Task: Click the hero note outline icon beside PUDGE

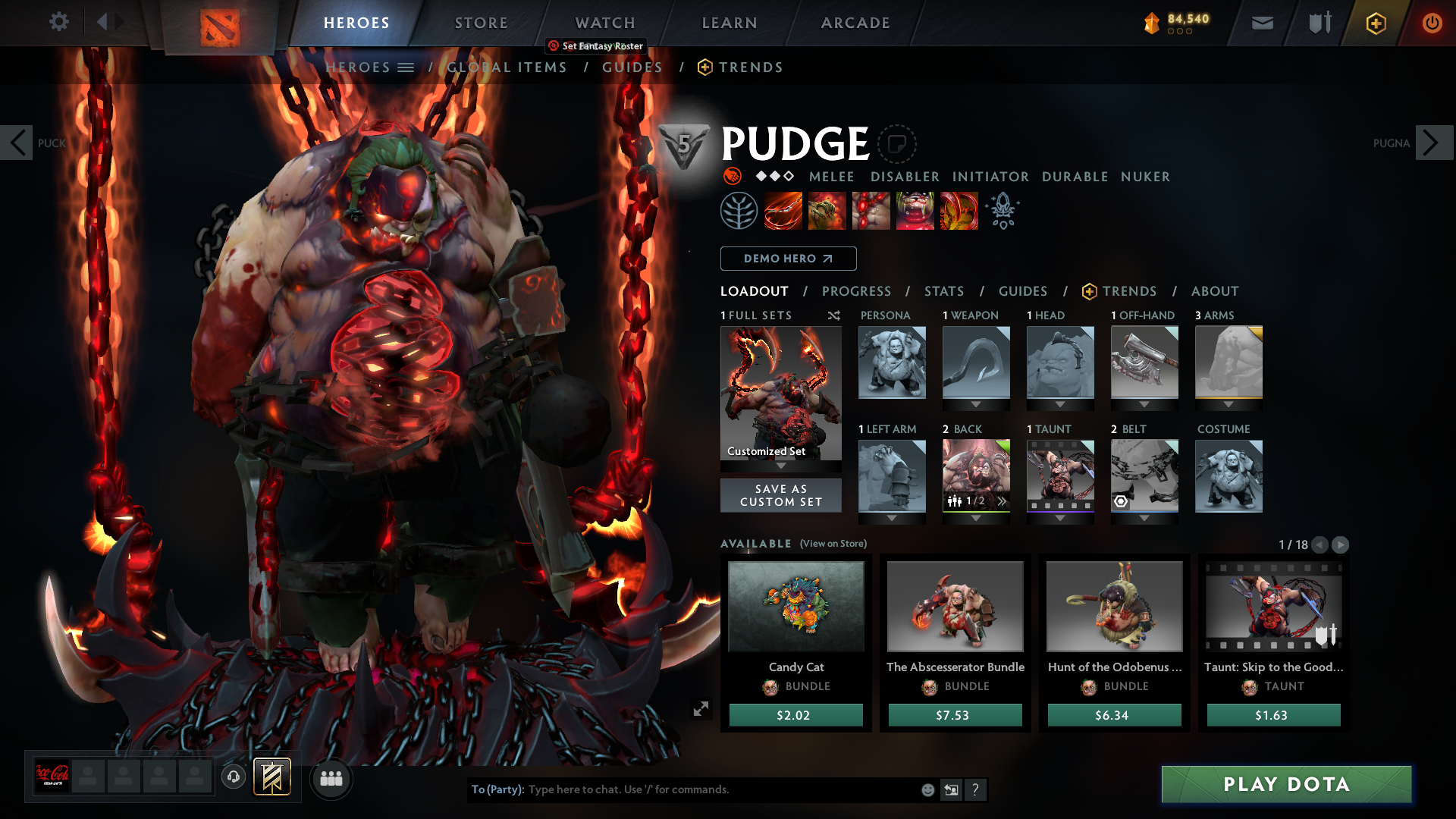Action: pos(898,144)
